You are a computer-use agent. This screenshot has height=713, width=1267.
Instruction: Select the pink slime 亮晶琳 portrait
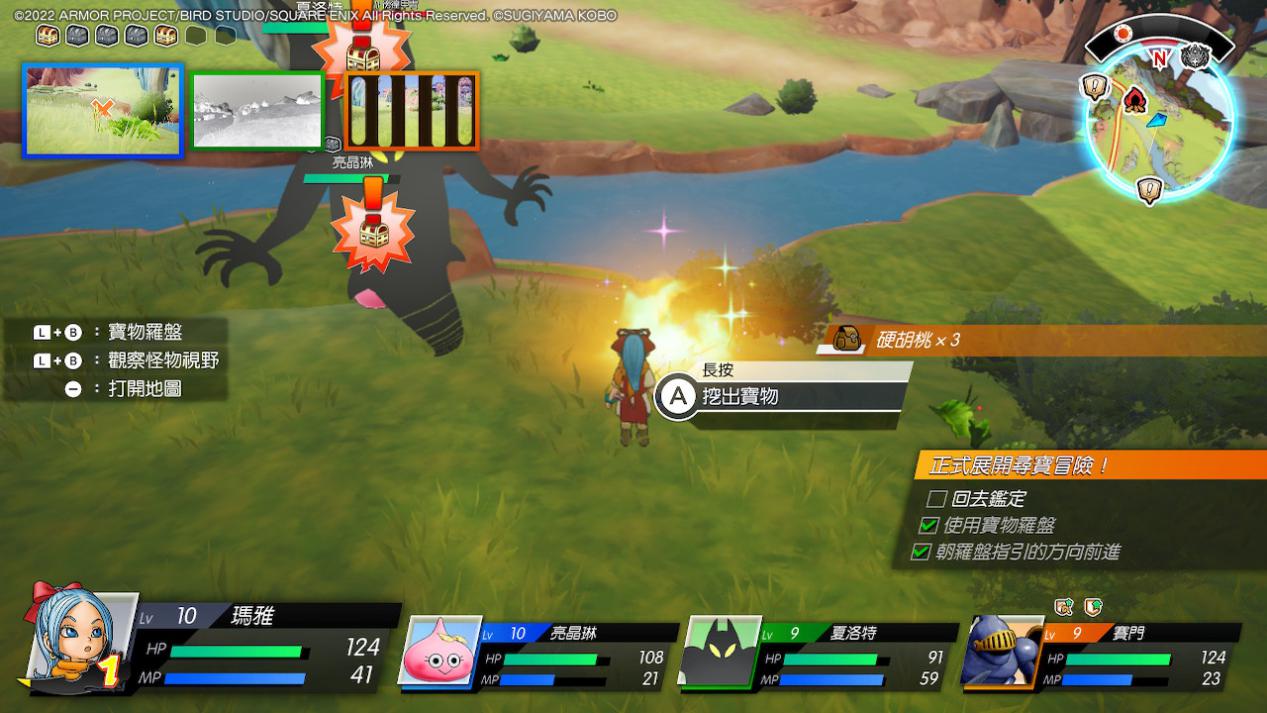pyautogui.click(x=440, y=650)
